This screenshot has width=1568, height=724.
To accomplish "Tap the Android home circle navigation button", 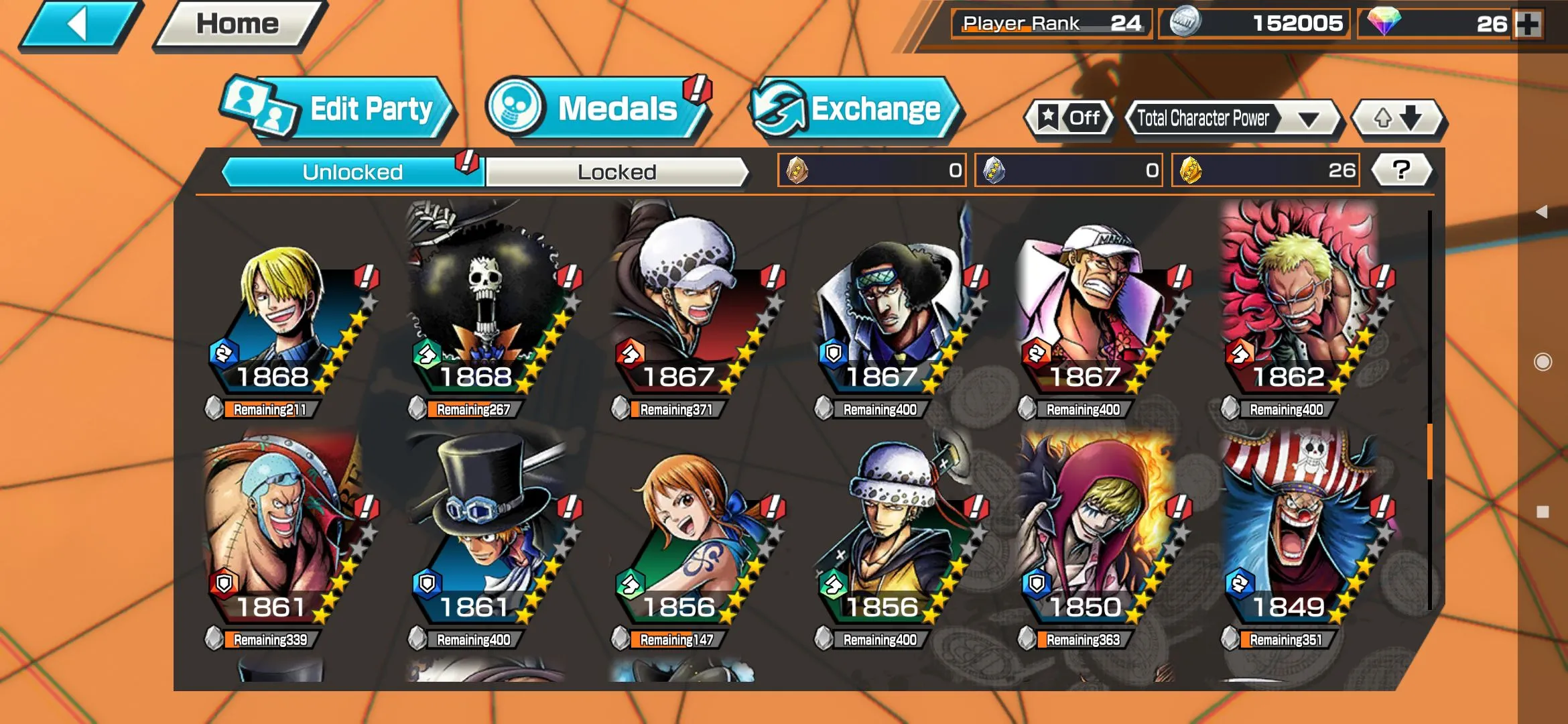I will (1543, 362).
